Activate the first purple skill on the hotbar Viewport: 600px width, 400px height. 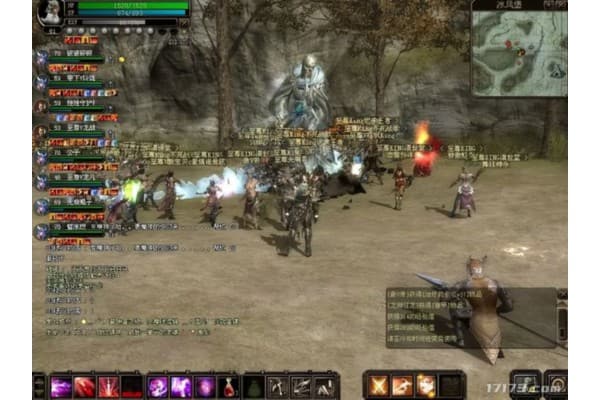pos(62,386)
